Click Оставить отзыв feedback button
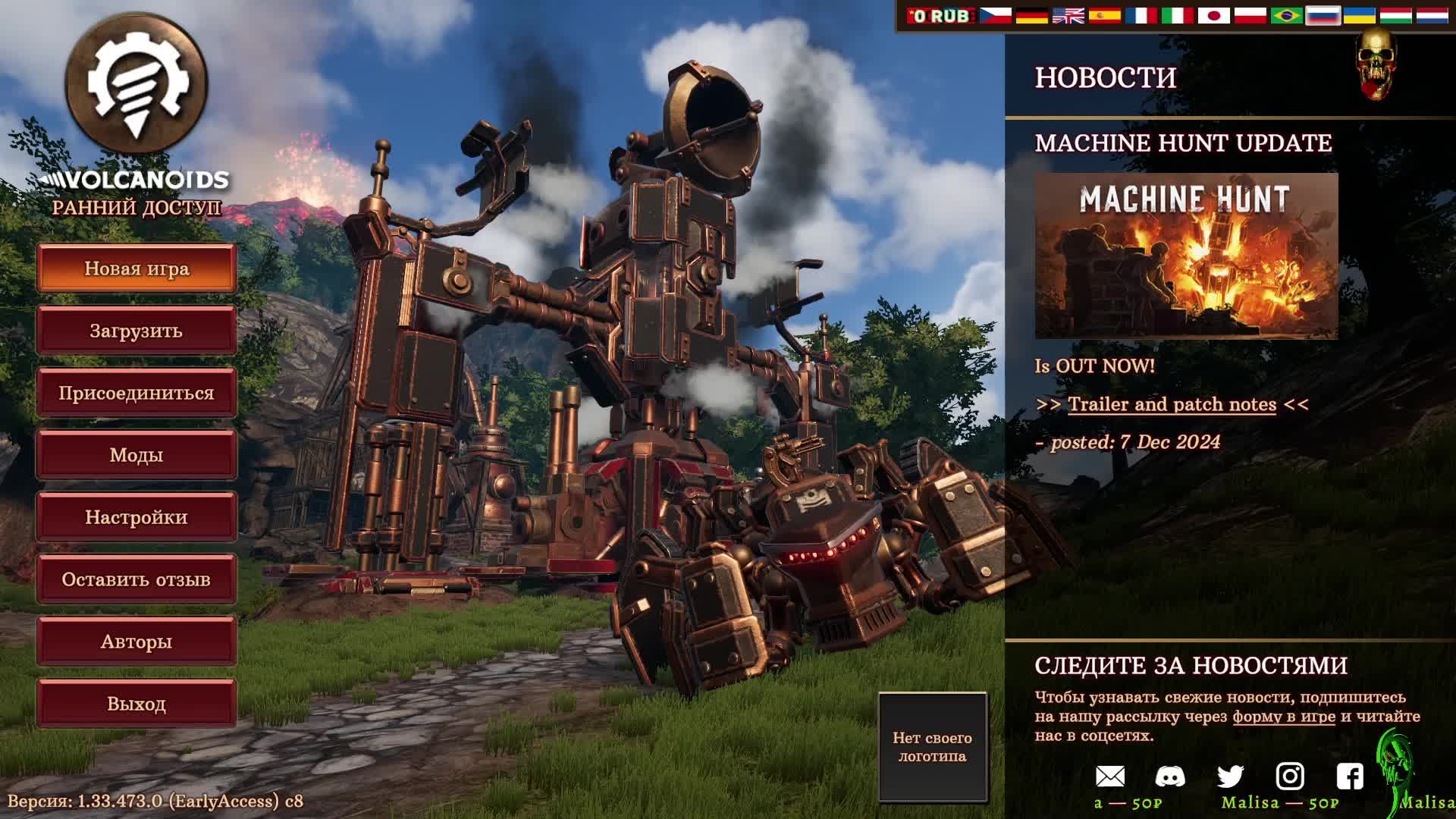This screenshot has height=819, width=1456. pyautogui.click(x=136, y=579)
